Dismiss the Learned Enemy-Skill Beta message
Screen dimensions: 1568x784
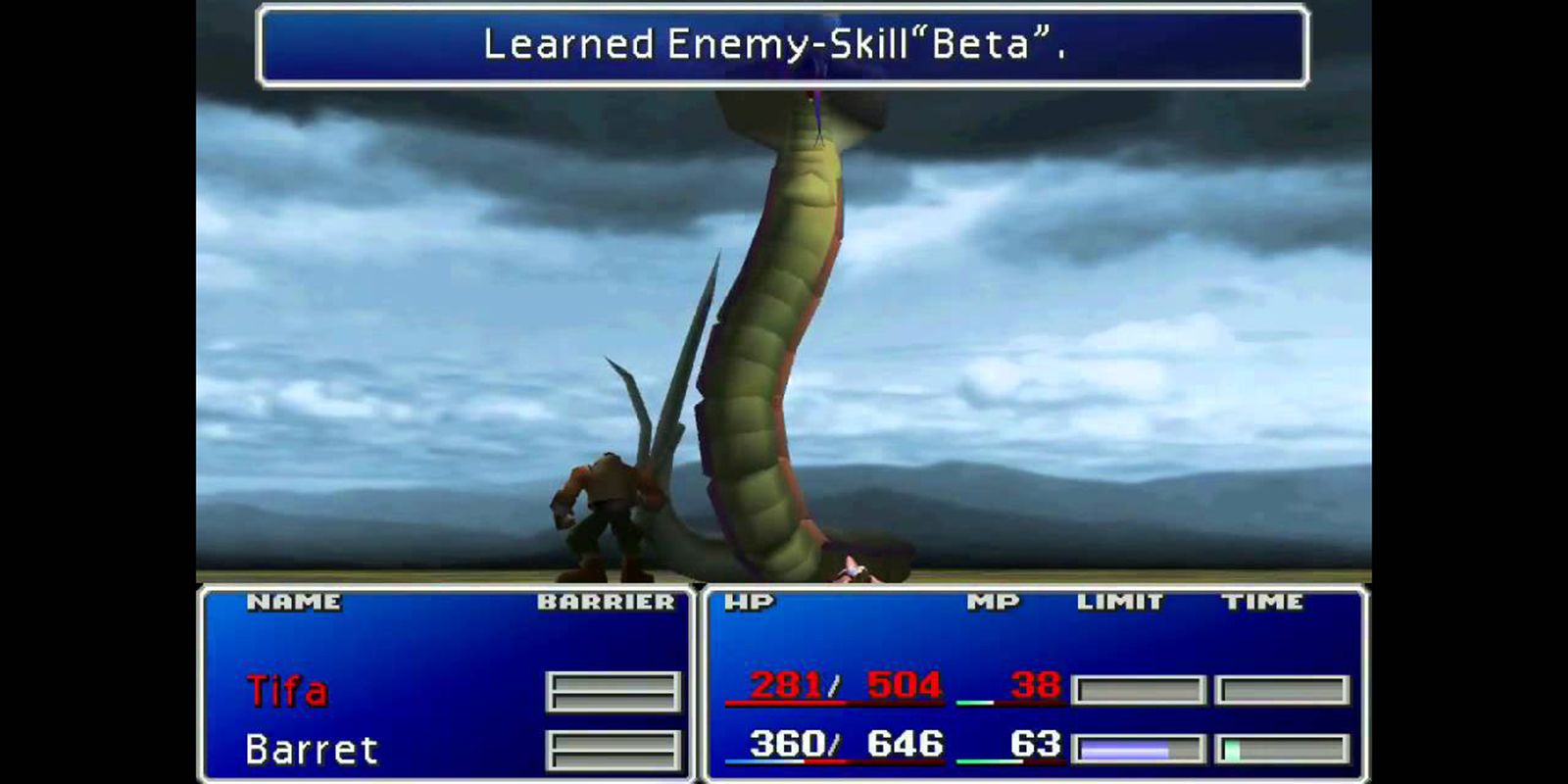784,44
